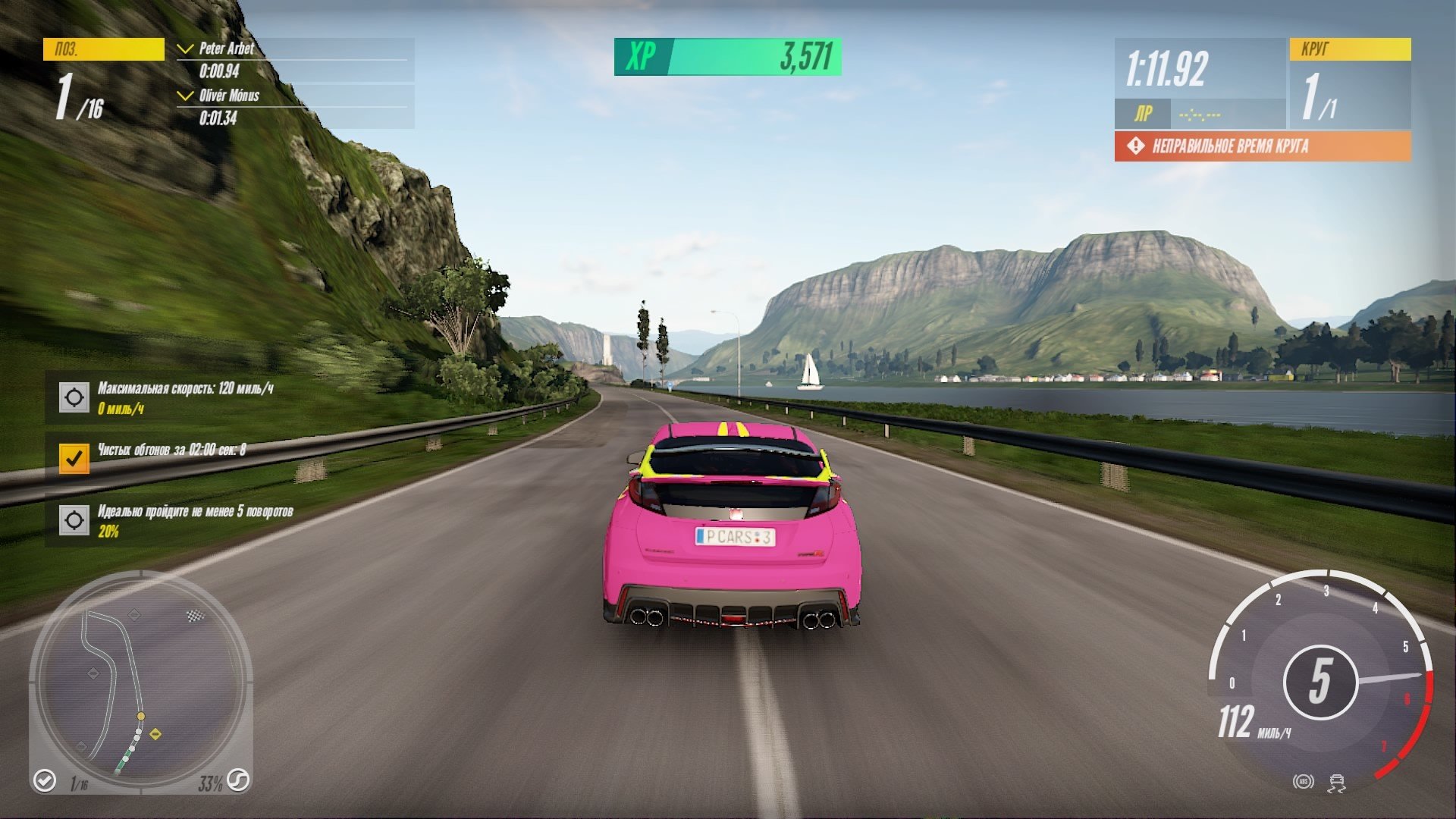Click the checkmark icon below the minimap
Image resolution: width=1456 pixels, height=819 pixels.
coord(45,780)
